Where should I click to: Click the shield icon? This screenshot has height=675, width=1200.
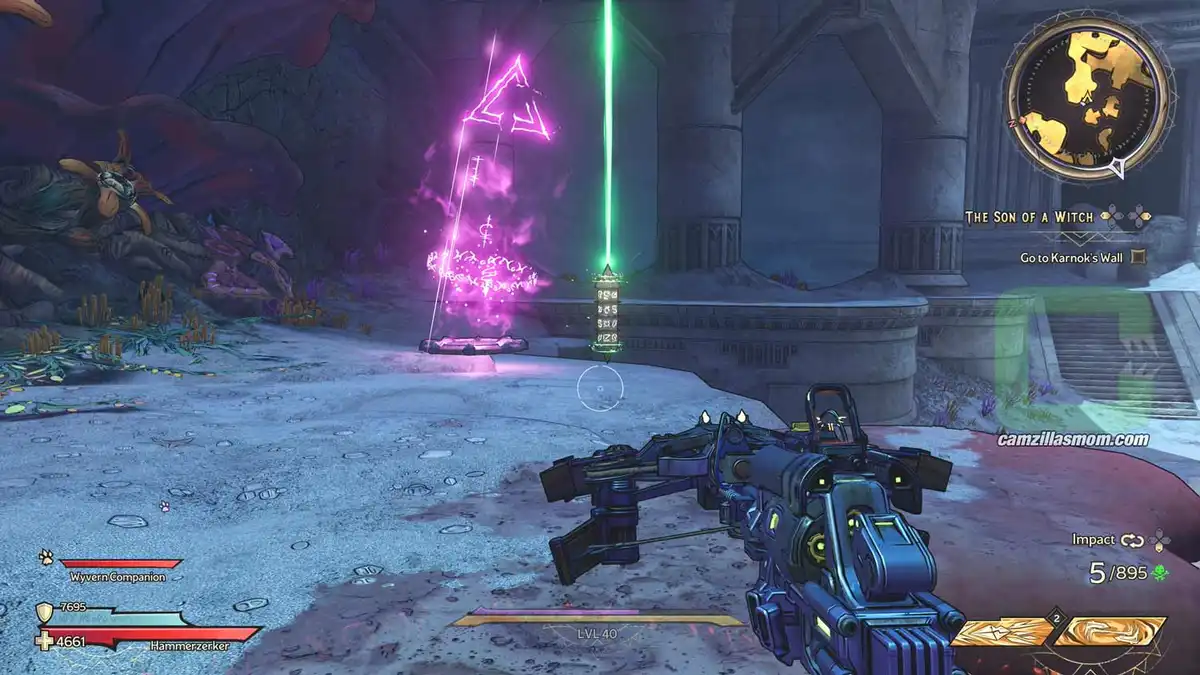(x=45, y=611)
